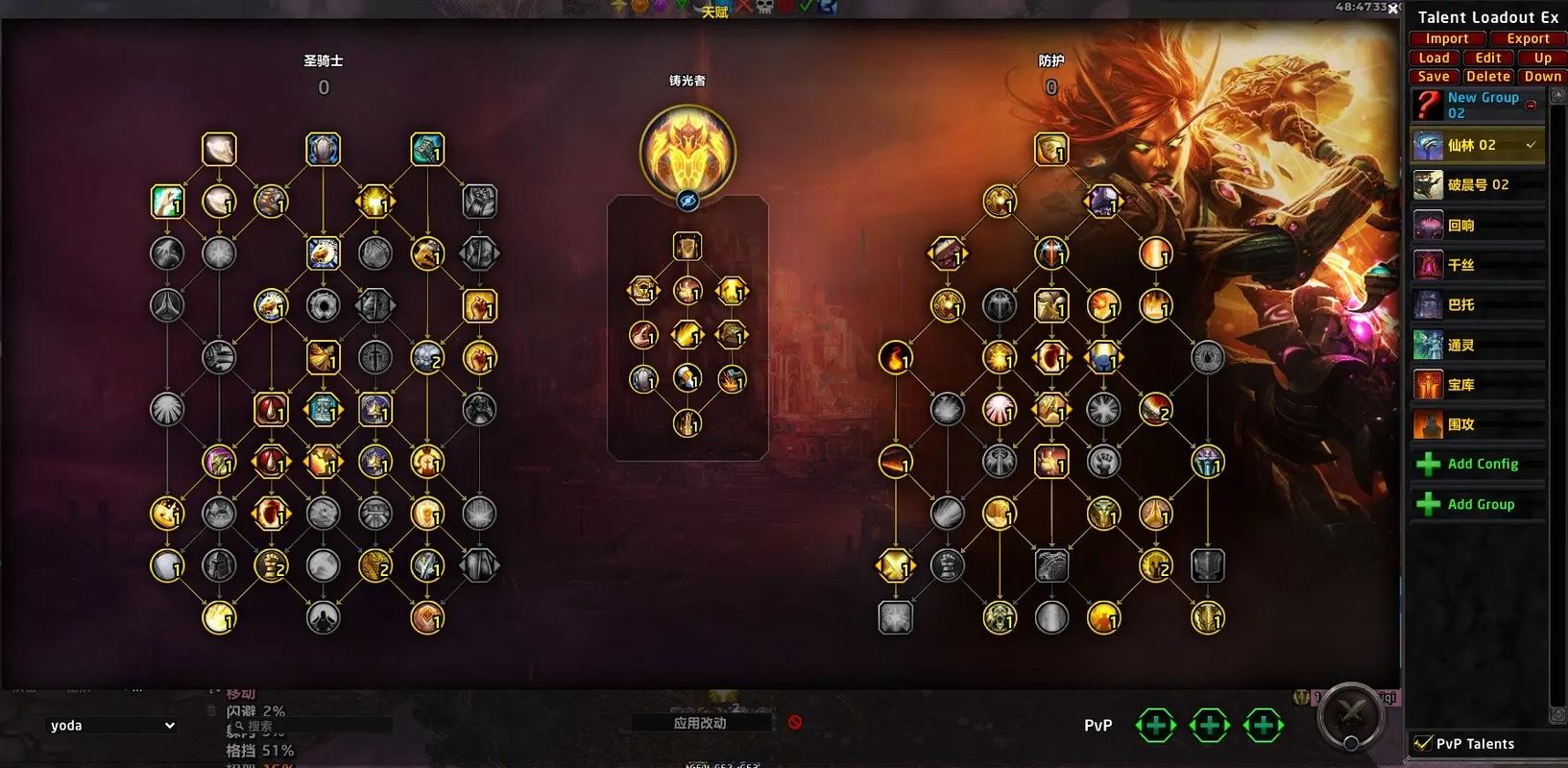Pick the 宝库 loadout entry
Image resolution: width=1568 pixels, height=768 pixels.
tap(1477, 385)
